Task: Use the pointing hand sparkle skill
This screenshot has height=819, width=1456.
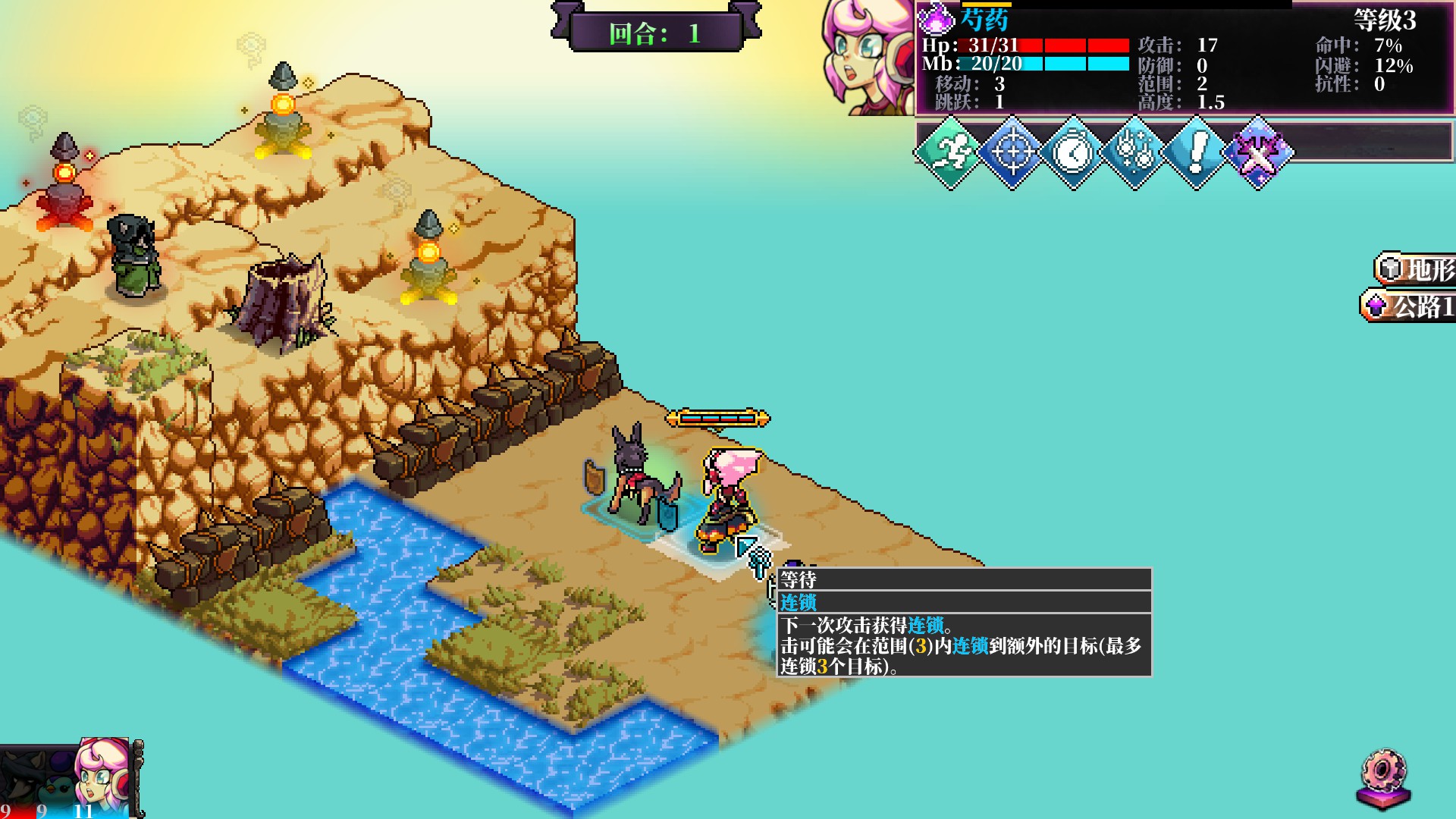Action: [x=1134, y=152]
